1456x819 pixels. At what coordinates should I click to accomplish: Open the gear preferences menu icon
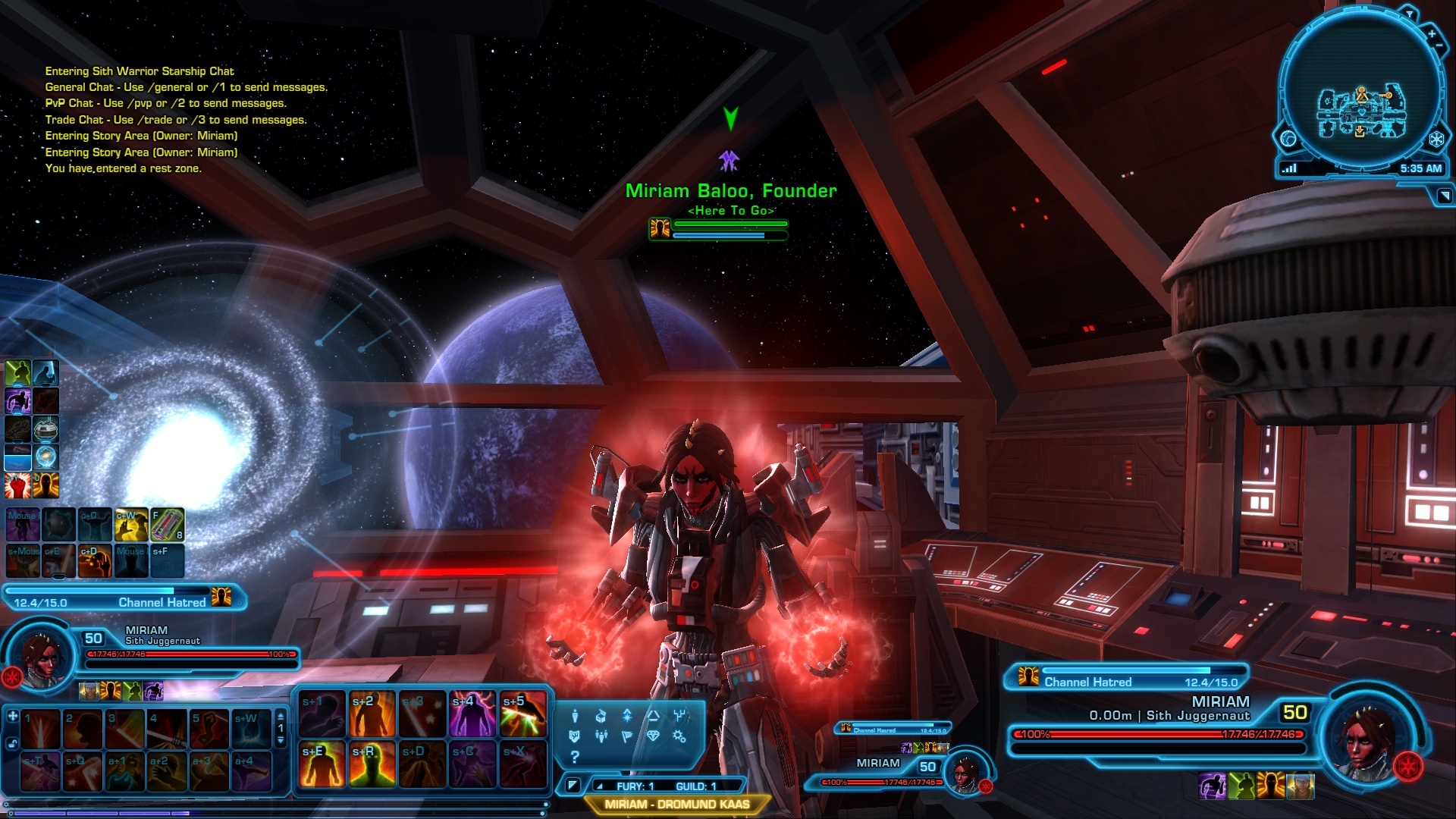point(679,736)
